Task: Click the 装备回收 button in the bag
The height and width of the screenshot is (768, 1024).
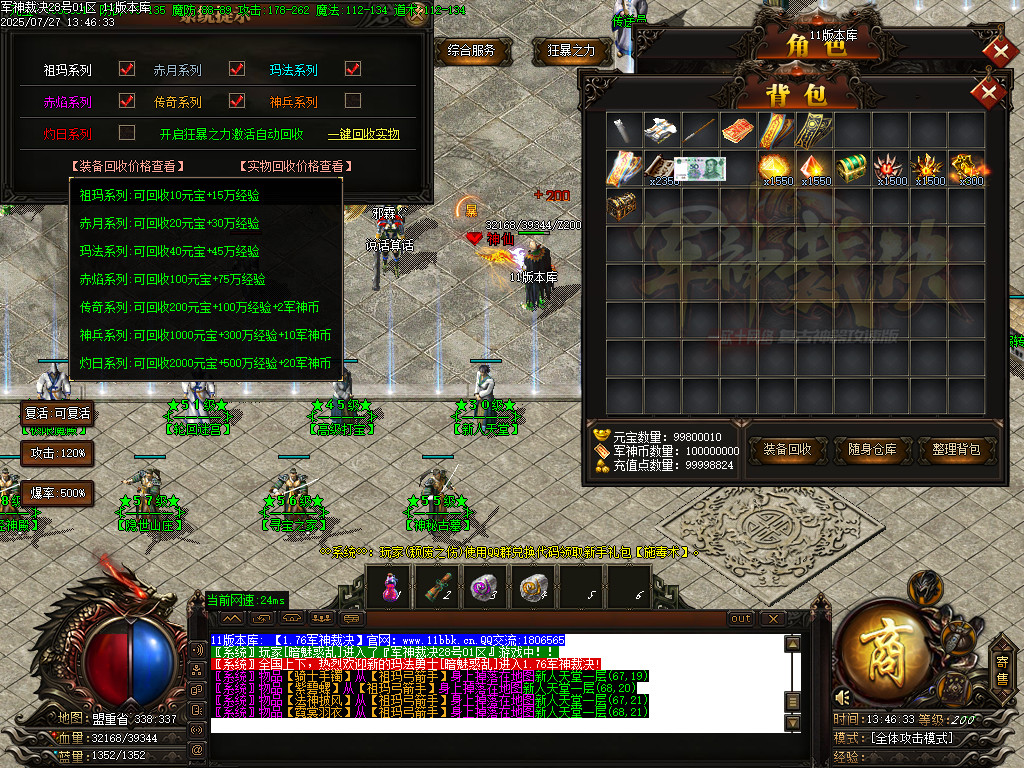Action: coord(788,450)
